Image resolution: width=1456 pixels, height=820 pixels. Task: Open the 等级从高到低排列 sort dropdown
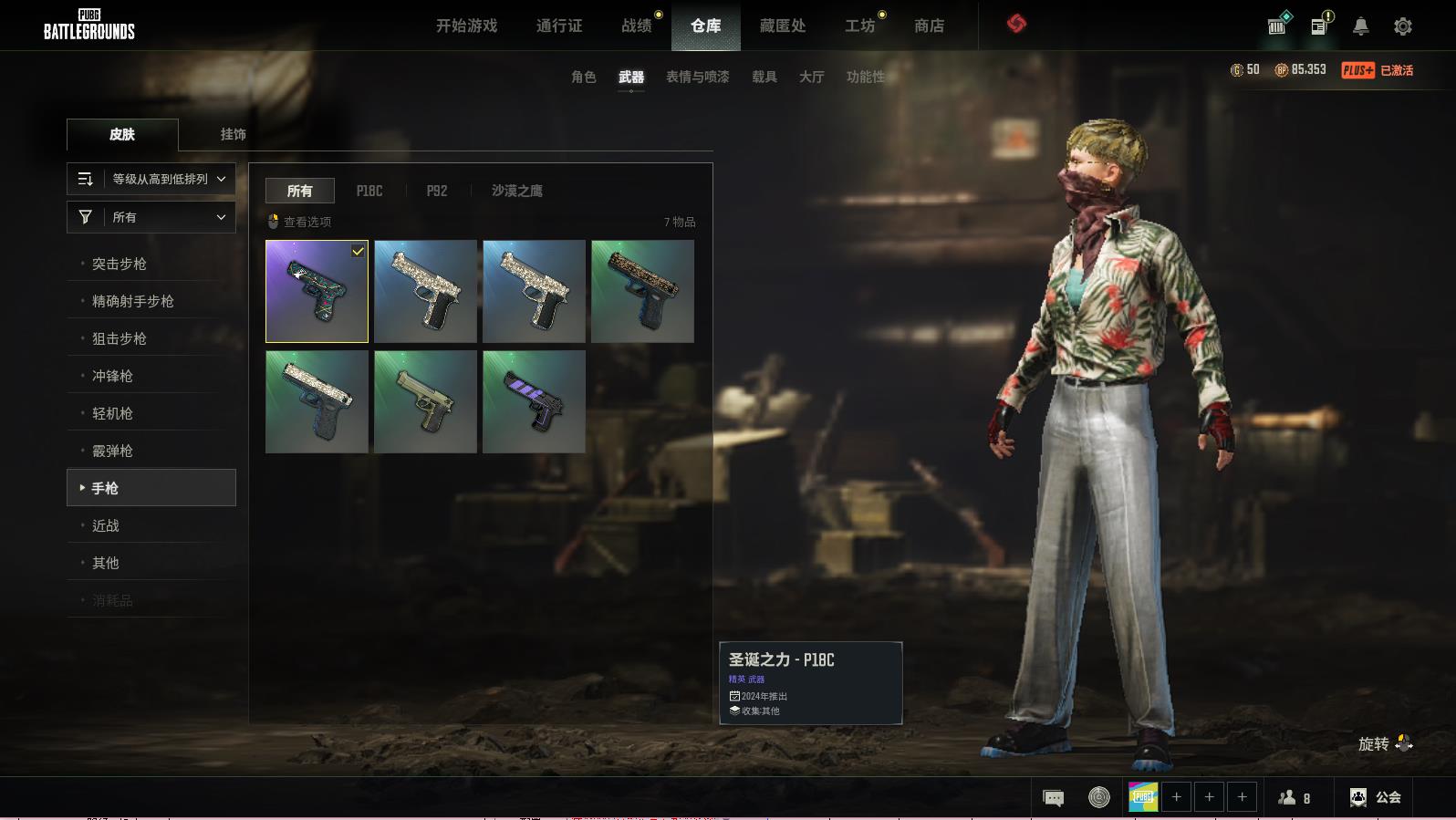tap(151, 179)
